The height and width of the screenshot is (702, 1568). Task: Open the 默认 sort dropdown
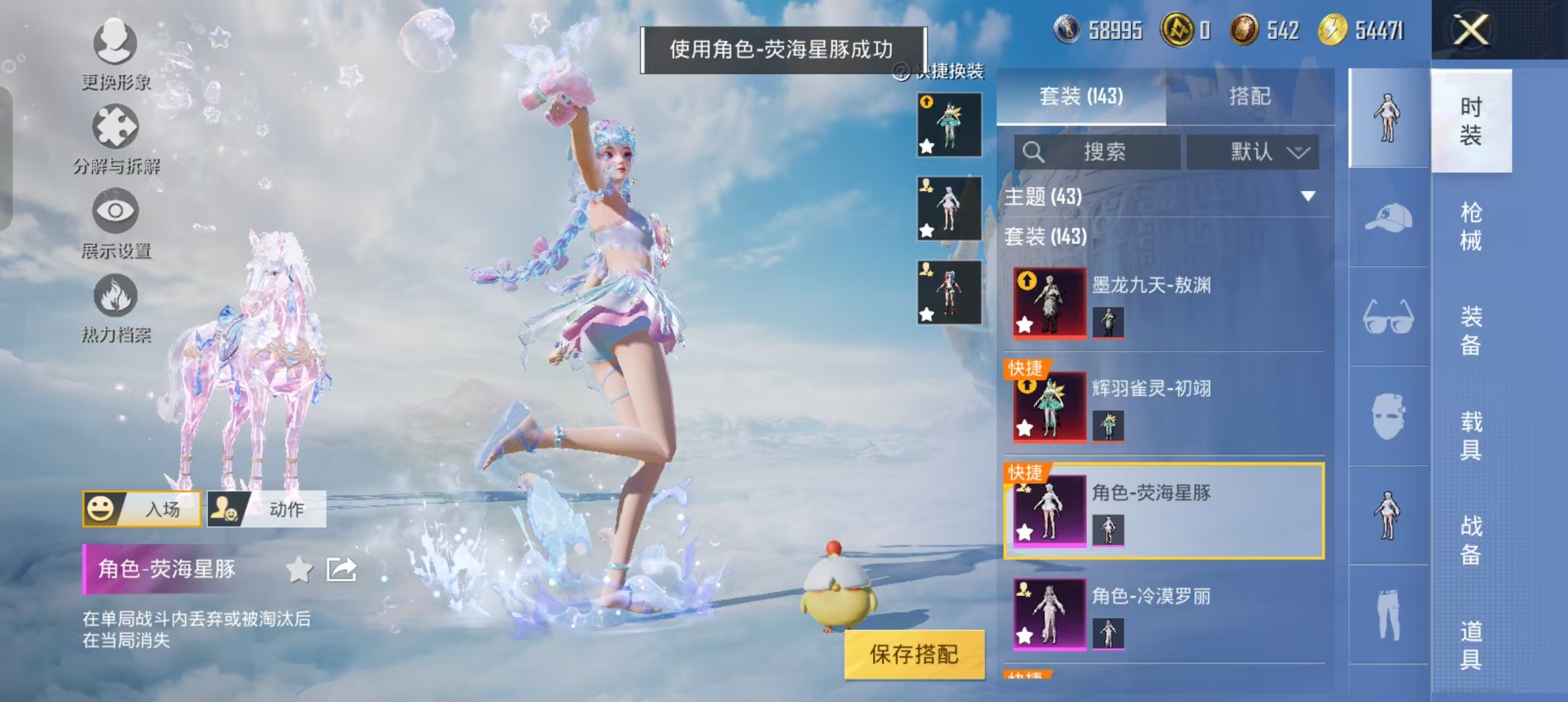[1257, 151]
